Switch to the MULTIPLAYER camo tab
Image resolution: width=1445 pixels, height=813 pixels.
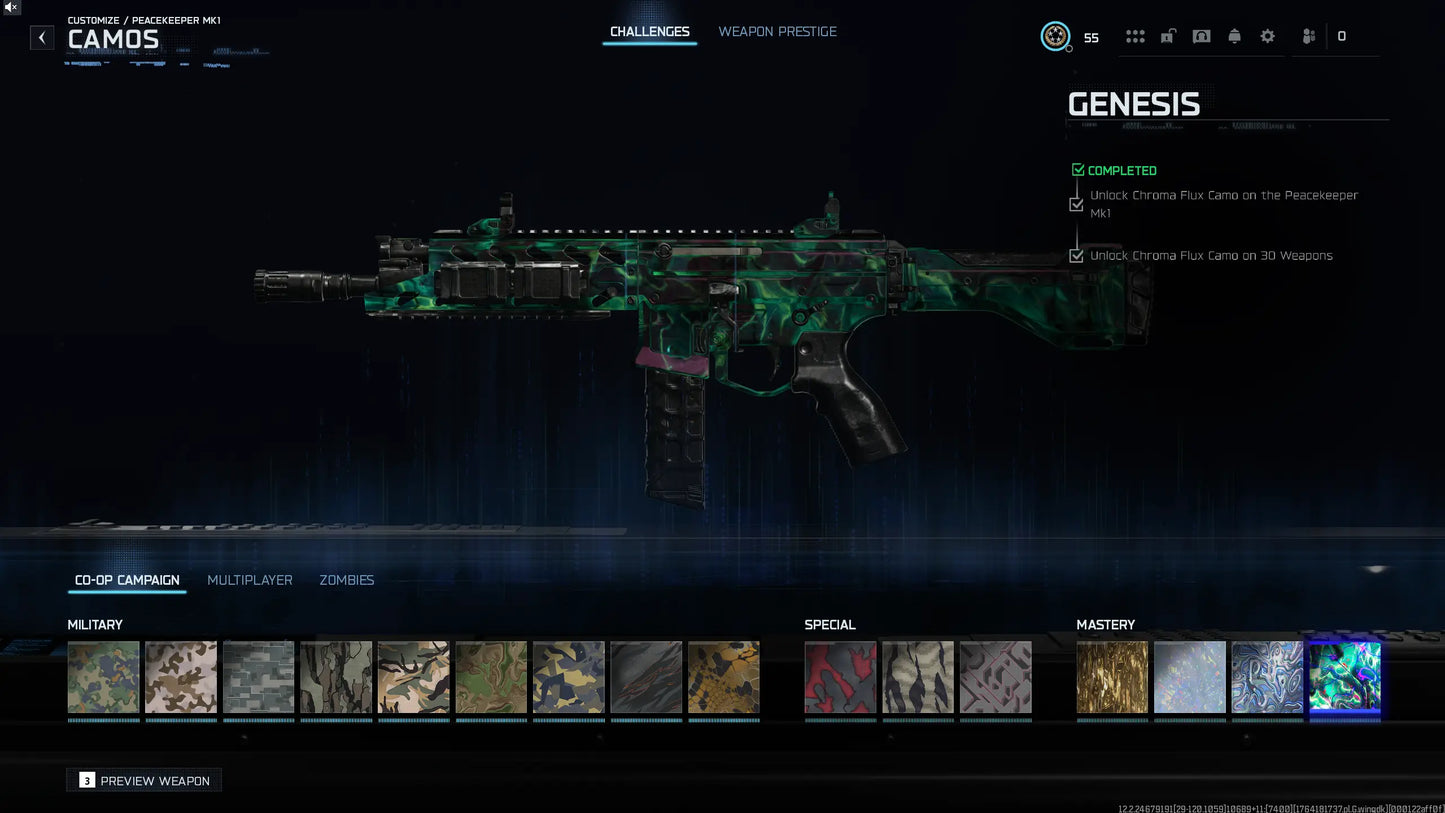pos(249,580)
